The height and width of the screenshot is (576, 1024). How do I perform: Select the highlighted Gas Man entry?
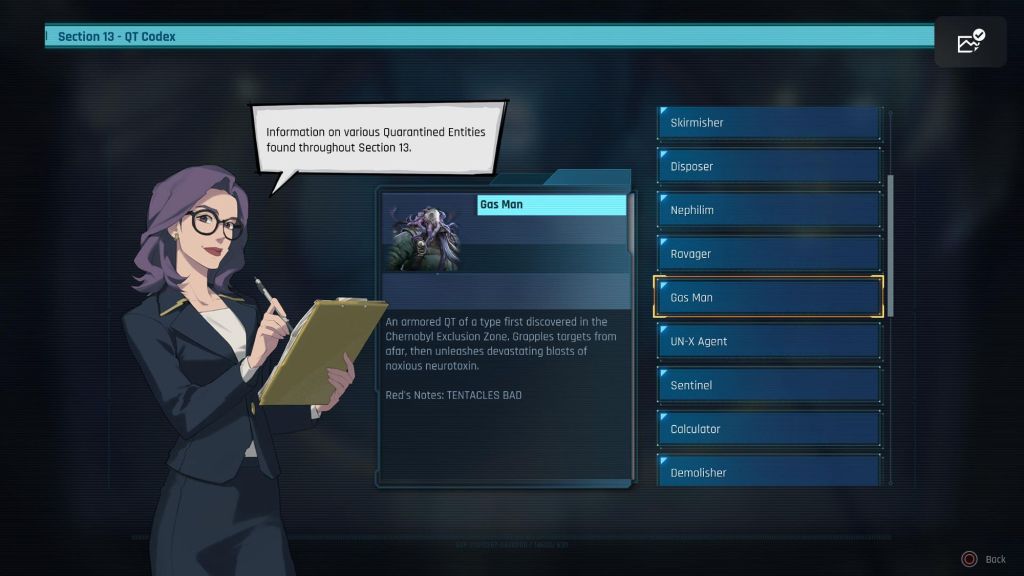(x=768, y=297)
